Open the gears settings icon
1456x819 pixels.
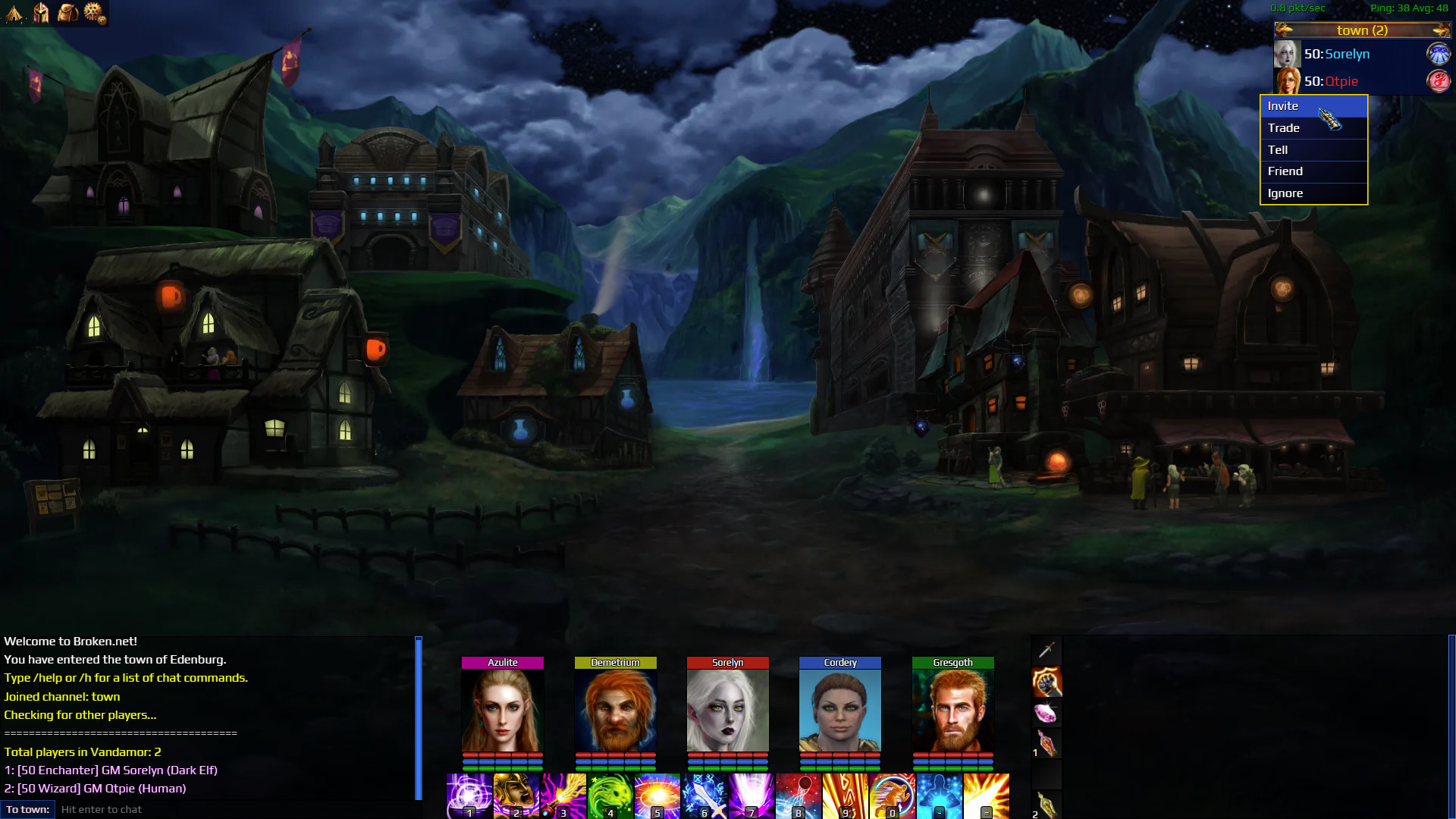click(x=95, y=13)
